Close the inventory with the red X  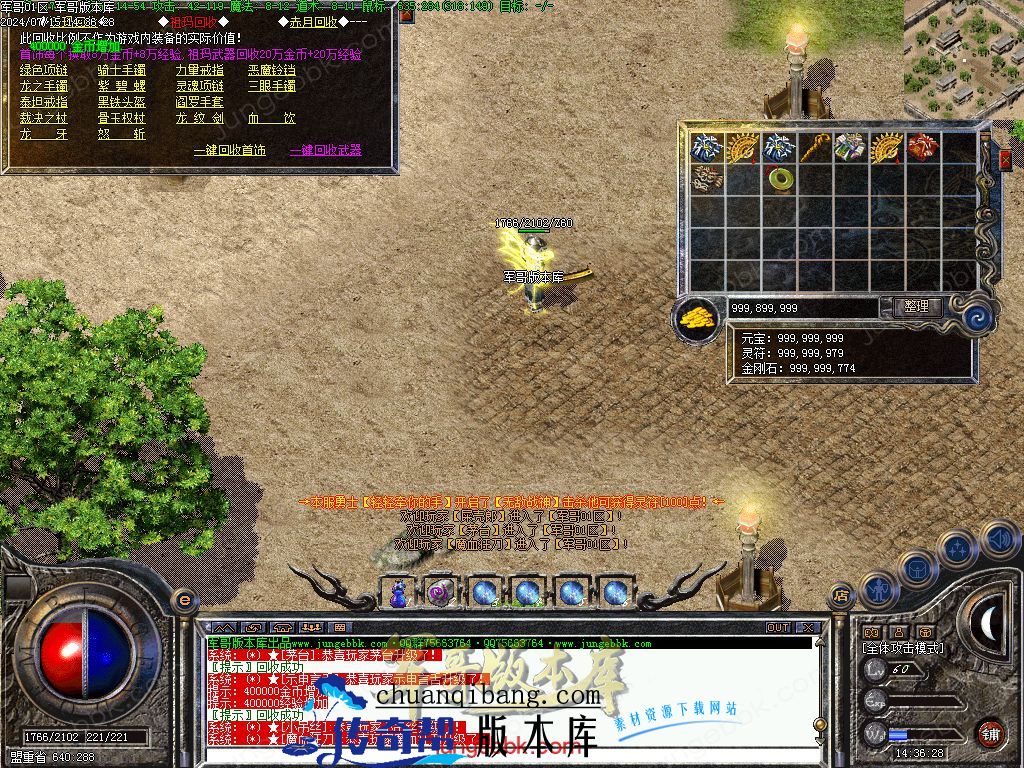1005,159
